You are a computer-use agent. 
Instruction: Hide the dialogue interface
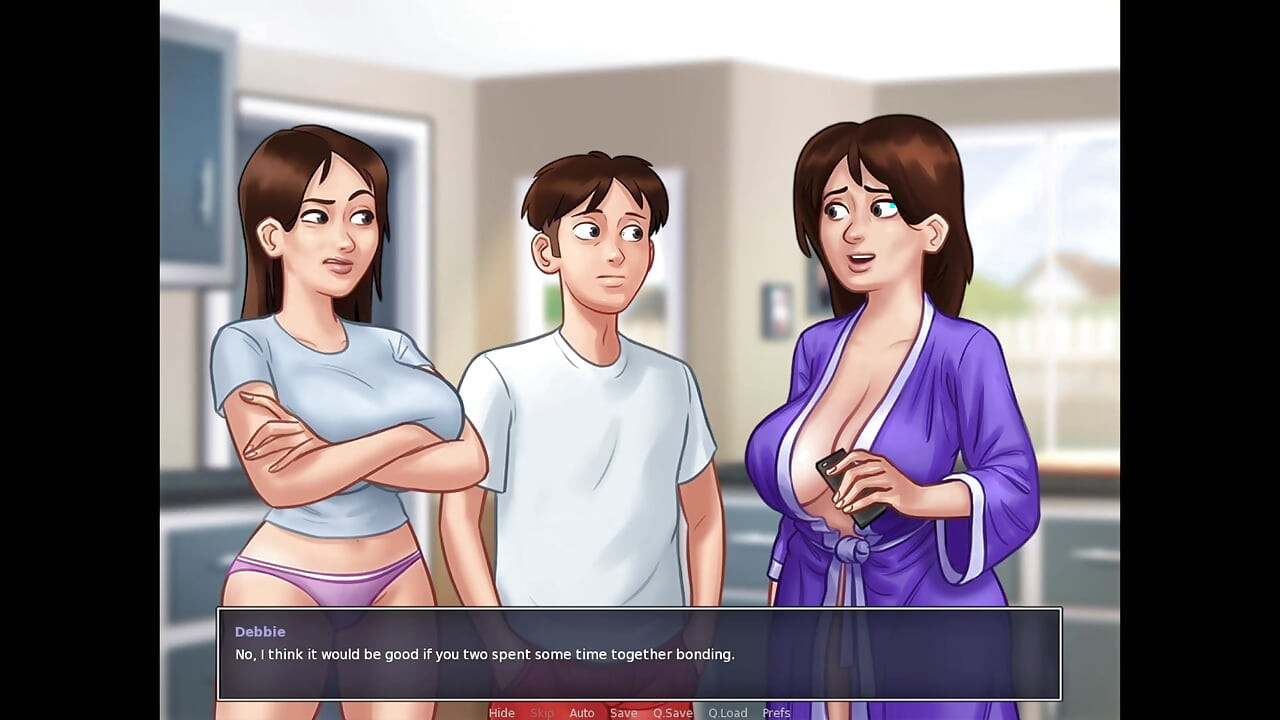pyautogui.click(x=501, y=713)
